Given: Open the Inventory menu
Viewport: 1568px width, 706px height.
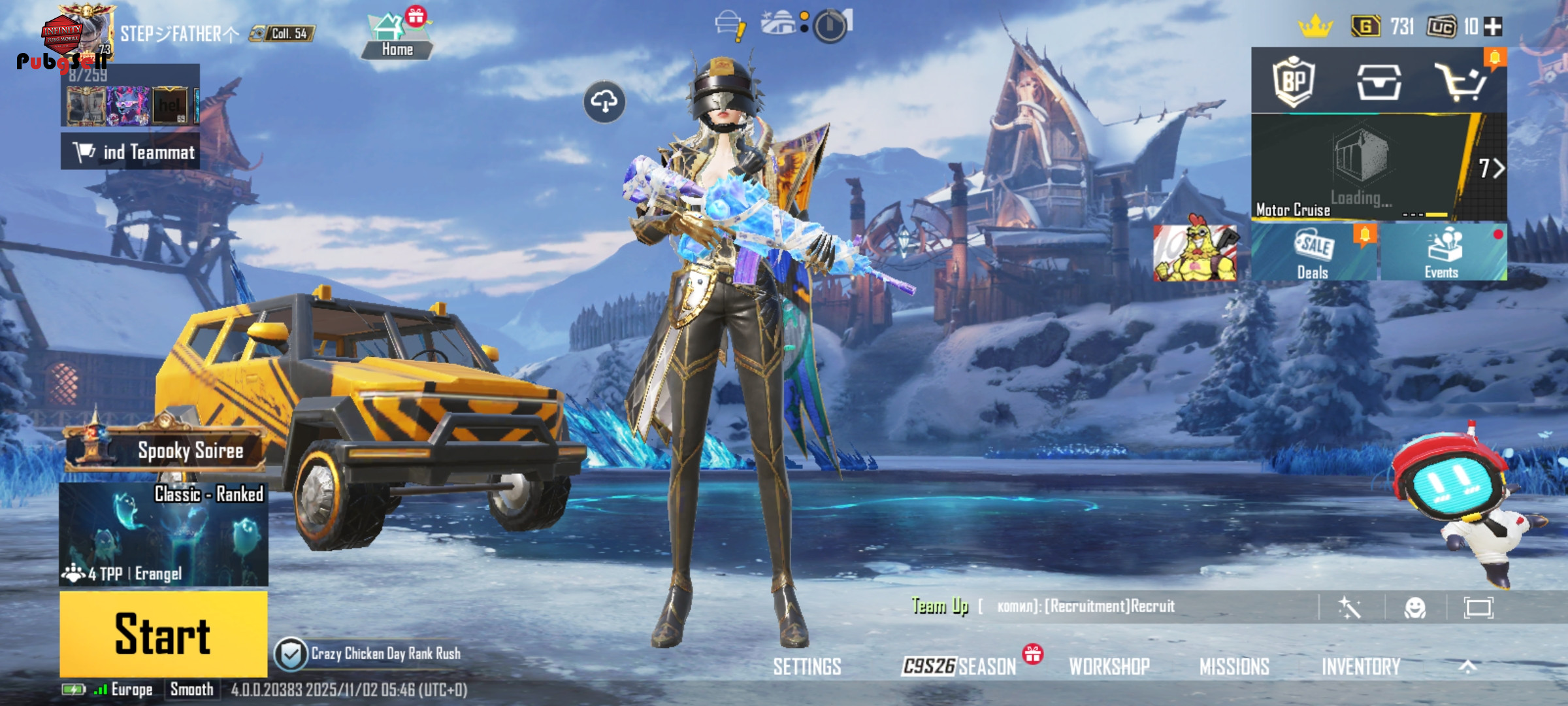Looking at the screenshot, I should click(1361, 666).
